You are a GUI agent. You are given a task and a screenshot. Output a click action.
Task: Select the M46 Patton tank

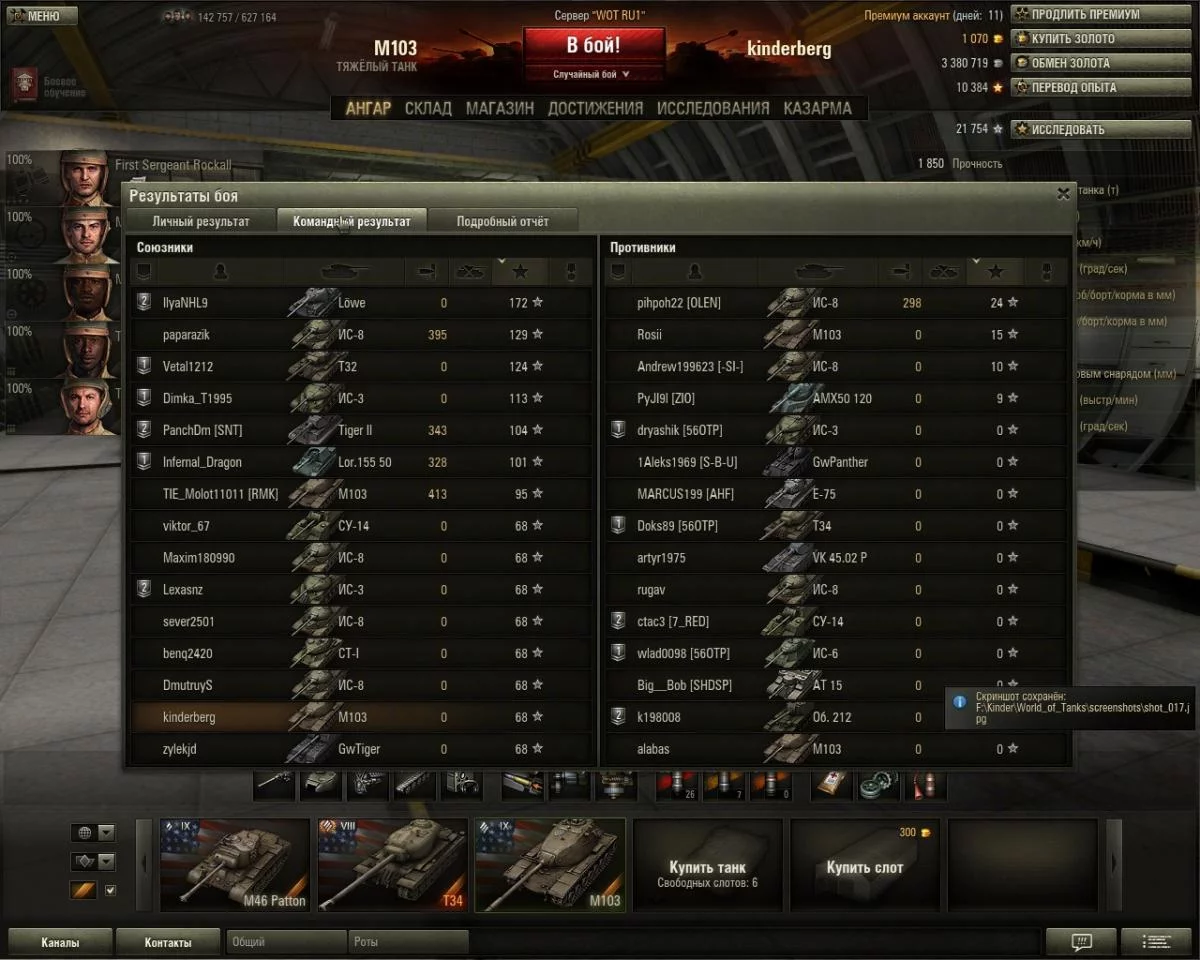(x=234, y=865)
